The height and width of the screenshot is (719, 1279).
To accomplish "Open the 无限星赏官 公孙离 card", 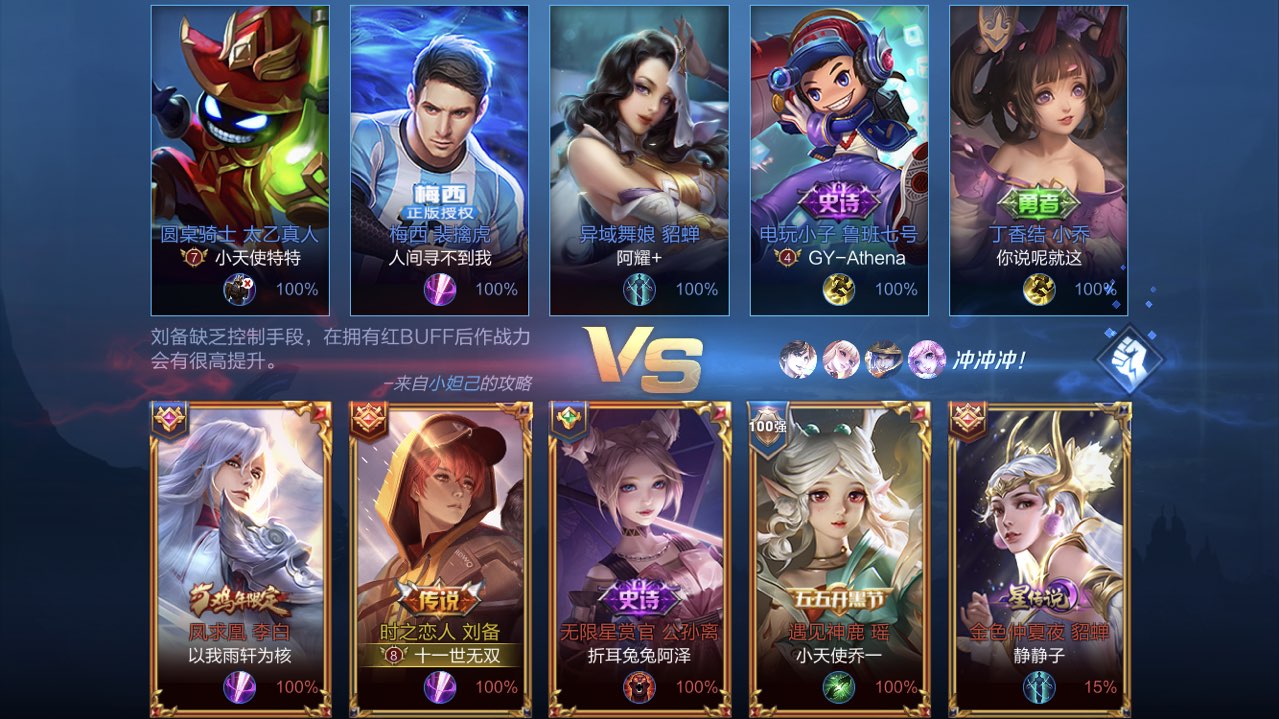I will coord(640,558).
